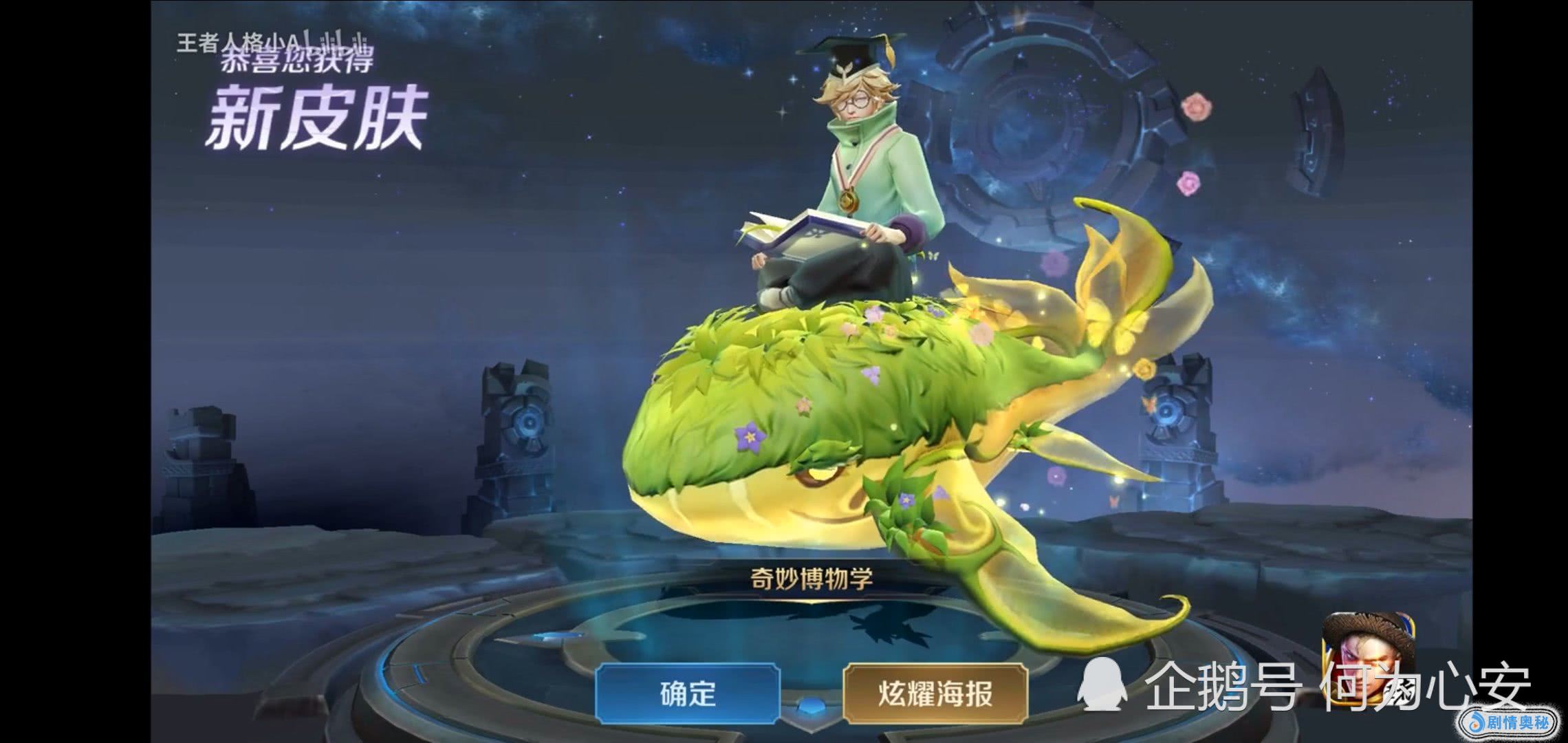
Task: Open the 炫耀海报 share poster
Action: pyautogui.click(x=935, y=693)
